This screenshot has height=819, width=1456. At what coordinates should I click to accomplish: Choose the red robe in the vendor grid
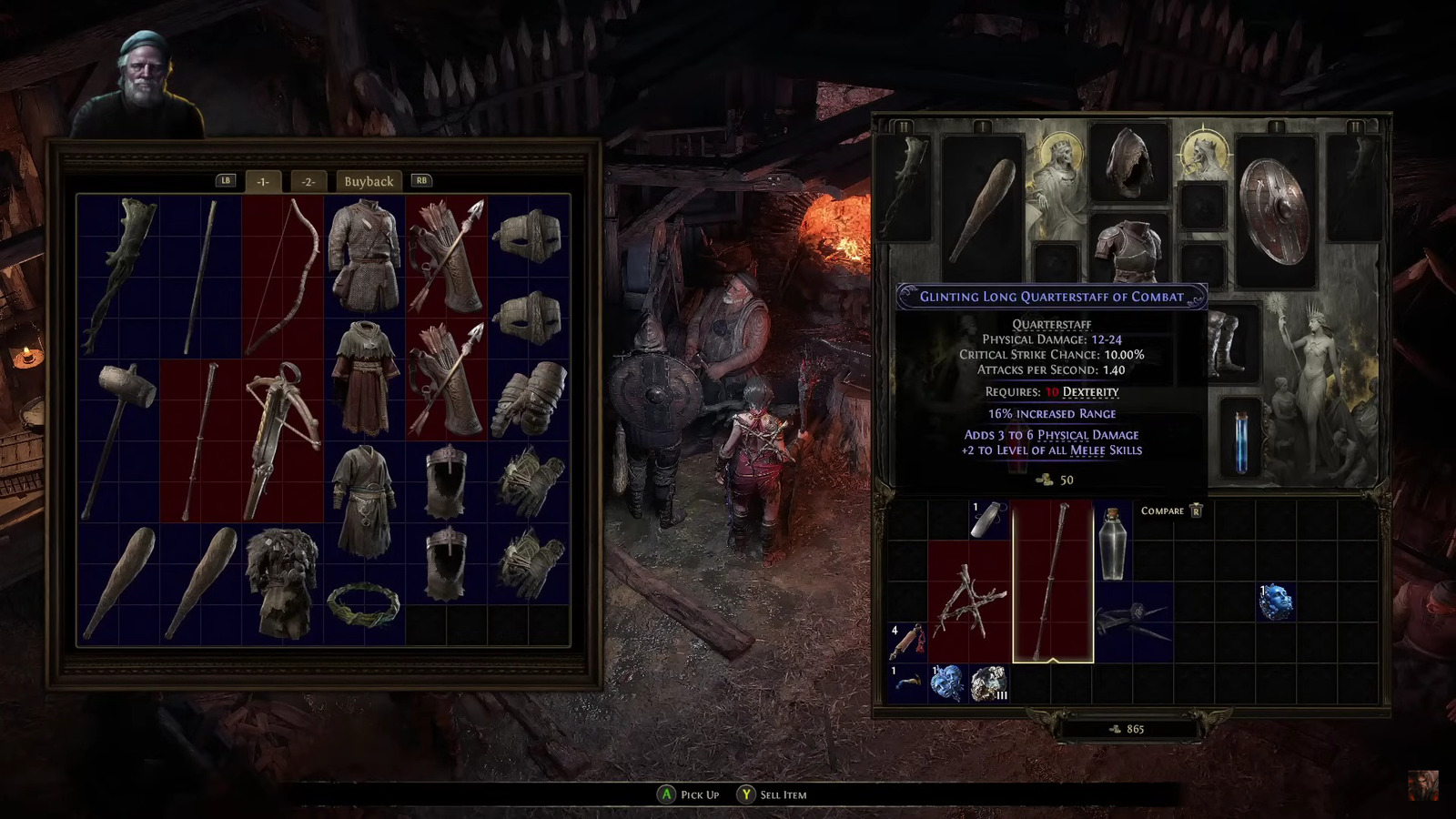[364, 378]
